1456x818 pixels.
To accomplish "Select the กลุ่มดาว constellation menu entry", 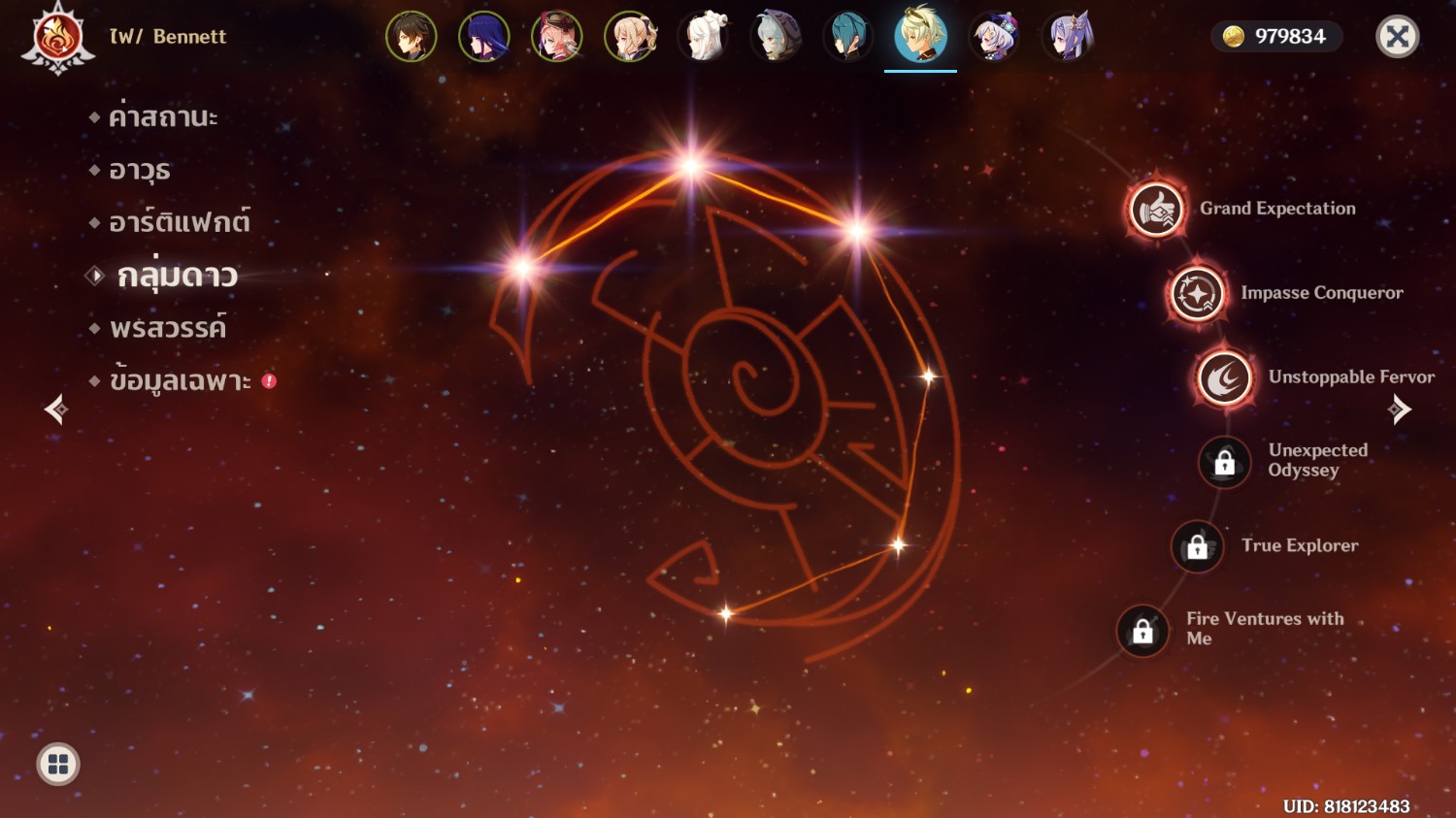I will point(177,277).
